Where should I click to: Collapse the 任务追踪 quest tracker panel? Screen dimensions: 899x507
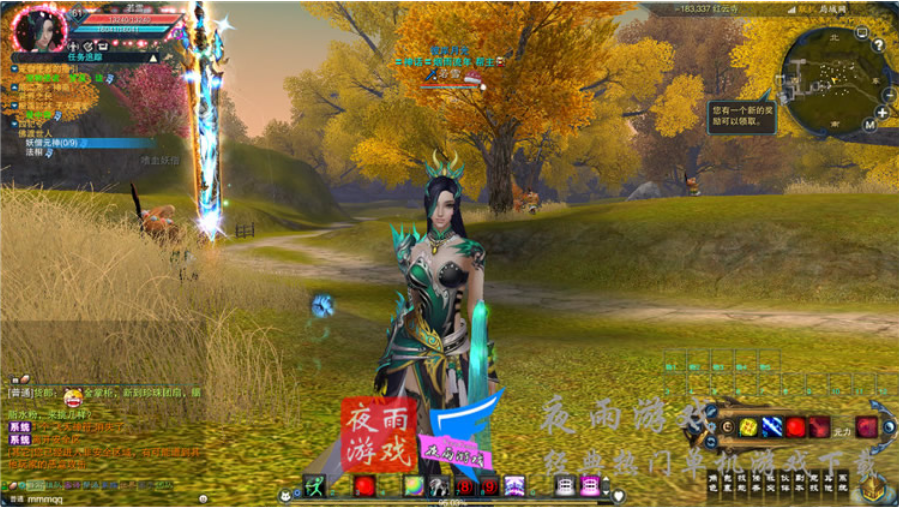click(153, 58)
